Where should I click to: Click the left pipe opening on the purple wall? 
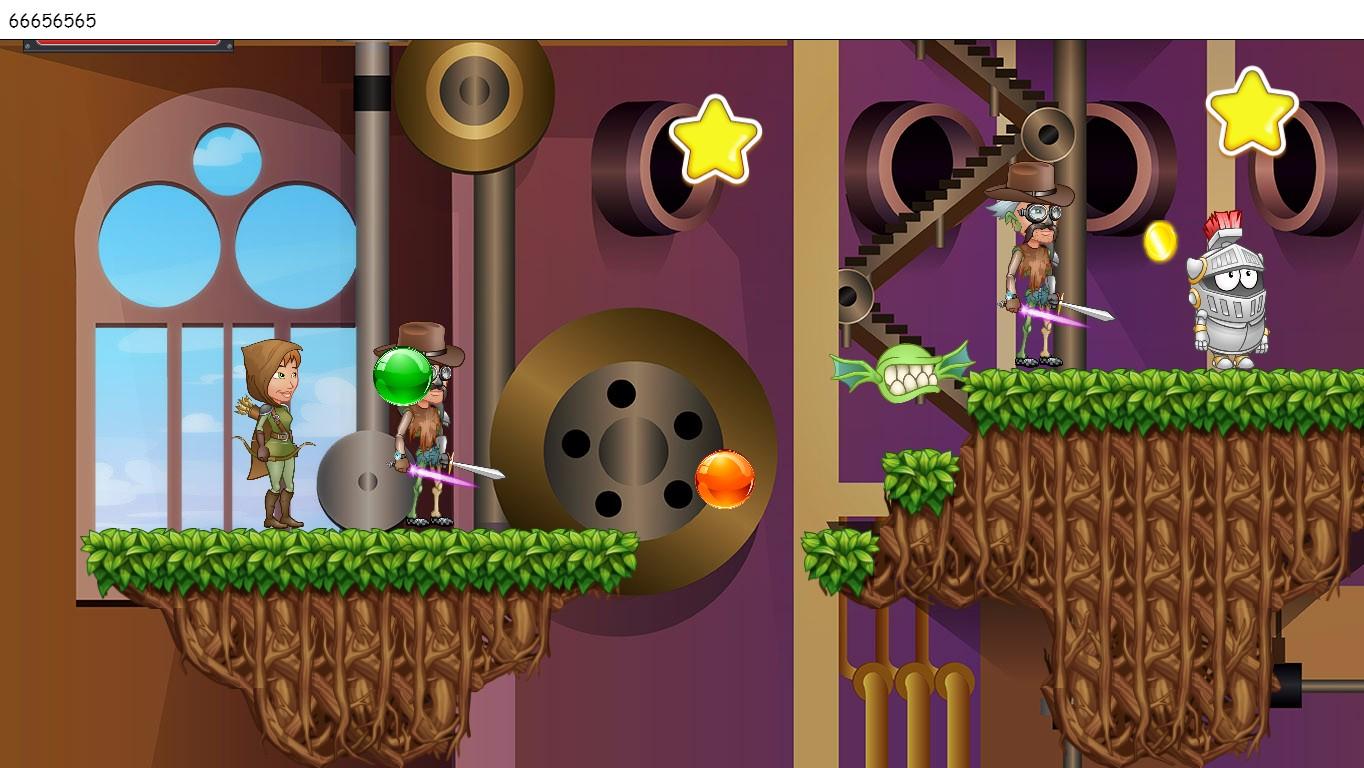[x=640, y=165]
